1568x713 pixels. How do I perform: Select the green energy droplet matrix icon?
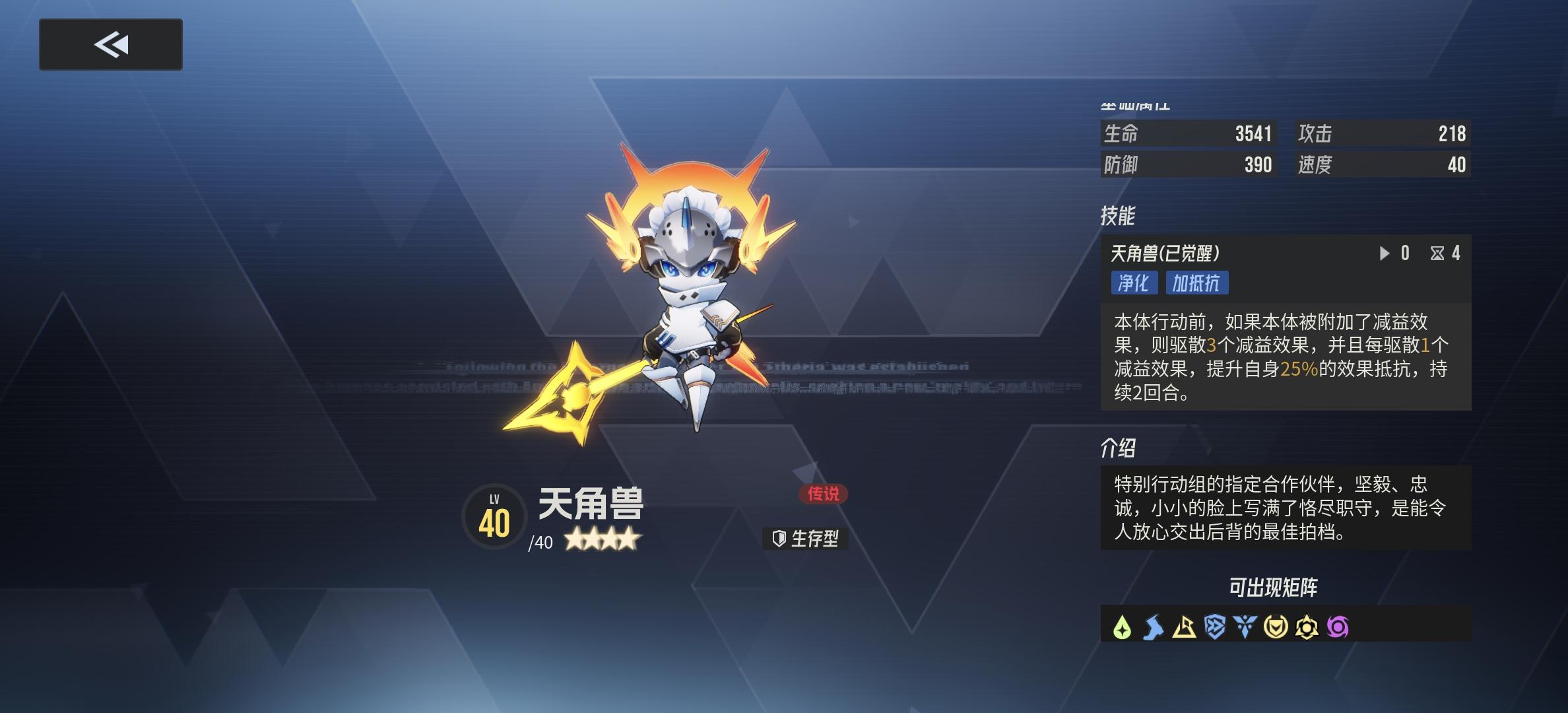click(x=1122, y=627)
